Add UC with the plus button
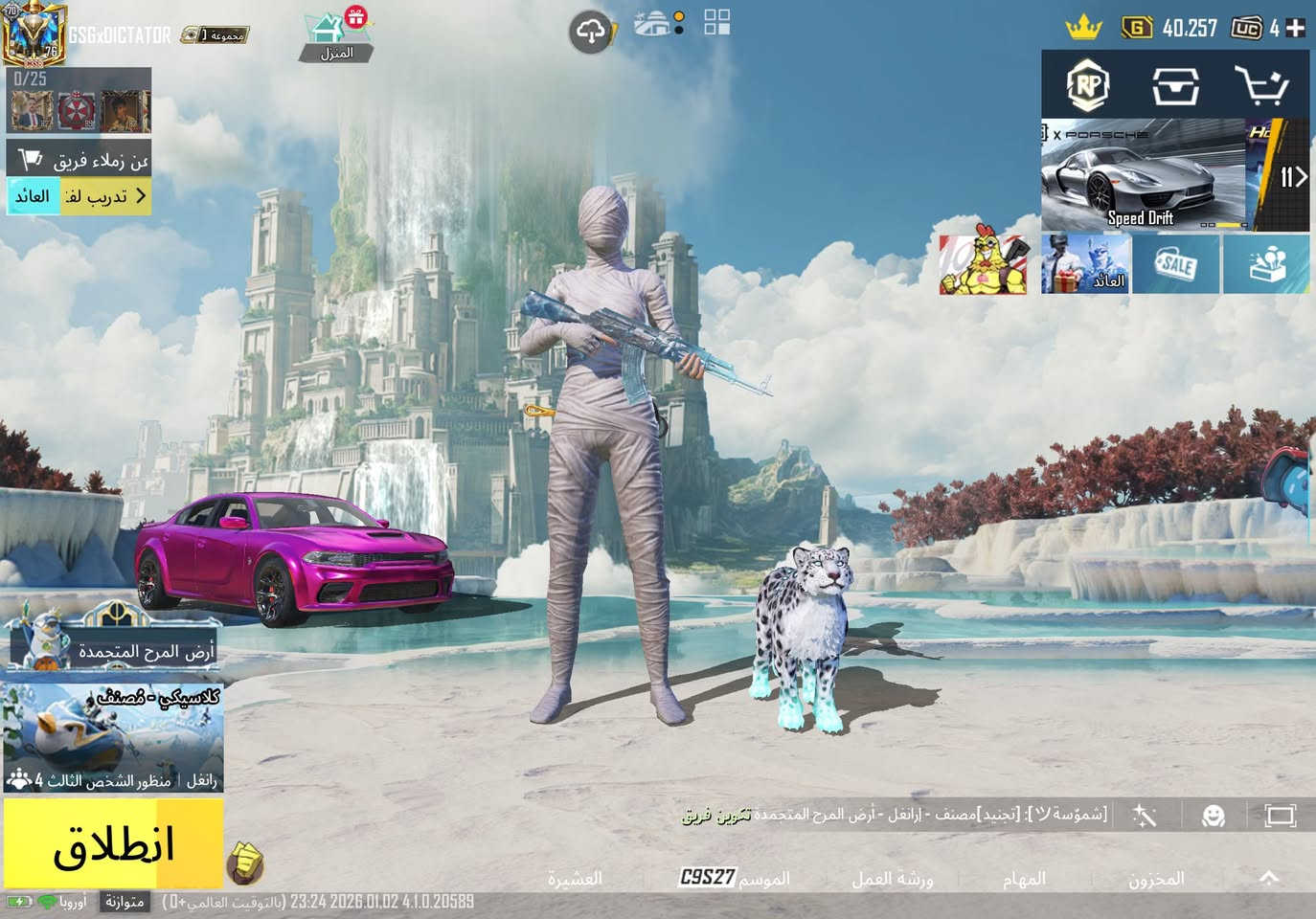Image resolution: width=1316 pixels, height=919 pixels. pyautogui.click(x=1295, y=28)
